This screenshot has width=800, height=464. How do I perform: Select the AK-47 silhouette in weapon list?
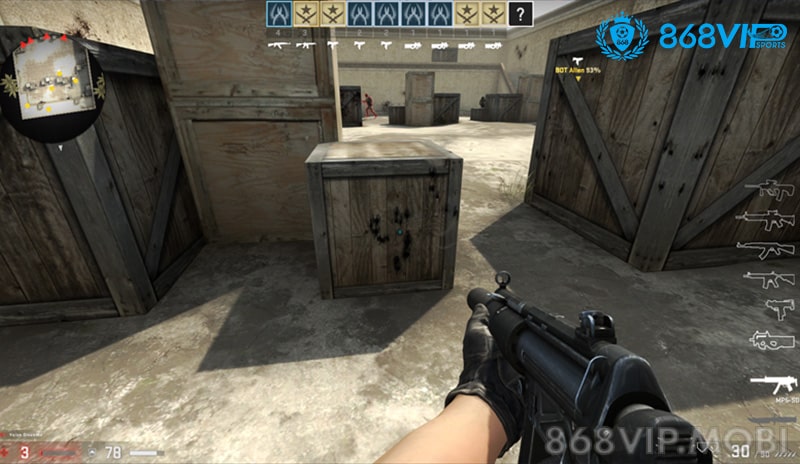pyautogui.click(x=770, y=249)
